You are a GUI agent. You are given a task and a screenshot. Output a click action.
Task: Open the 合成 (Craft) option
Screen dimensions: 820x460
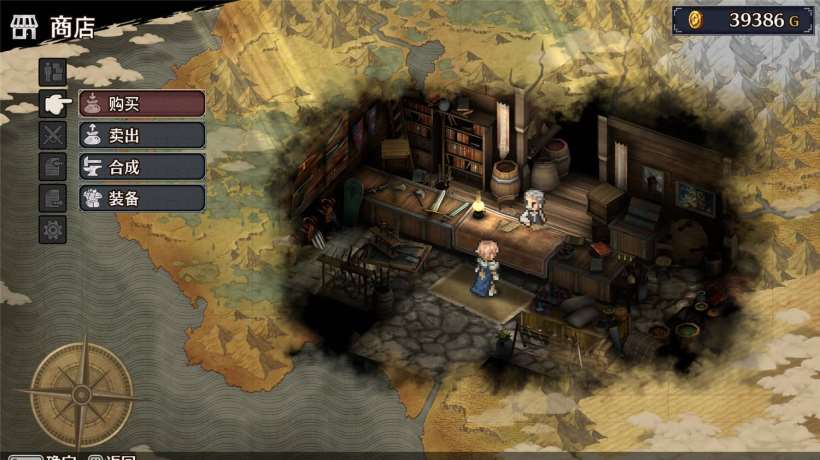141,166
